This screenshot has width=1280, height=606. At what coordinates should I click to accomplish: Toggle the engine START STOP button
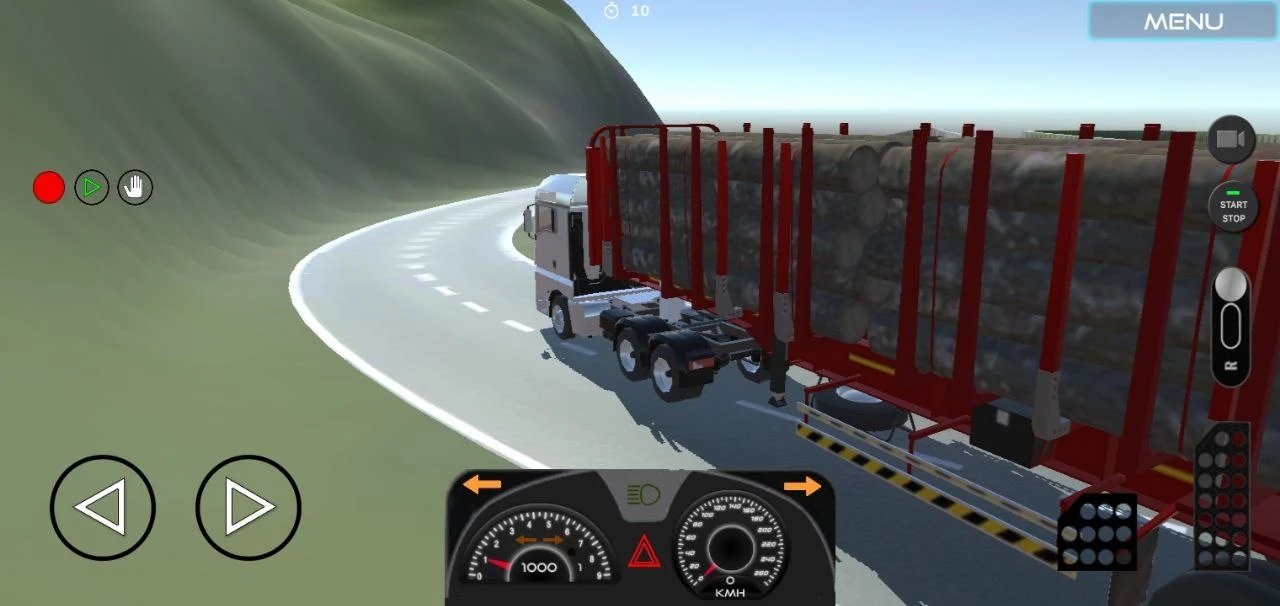(1233, 207)
